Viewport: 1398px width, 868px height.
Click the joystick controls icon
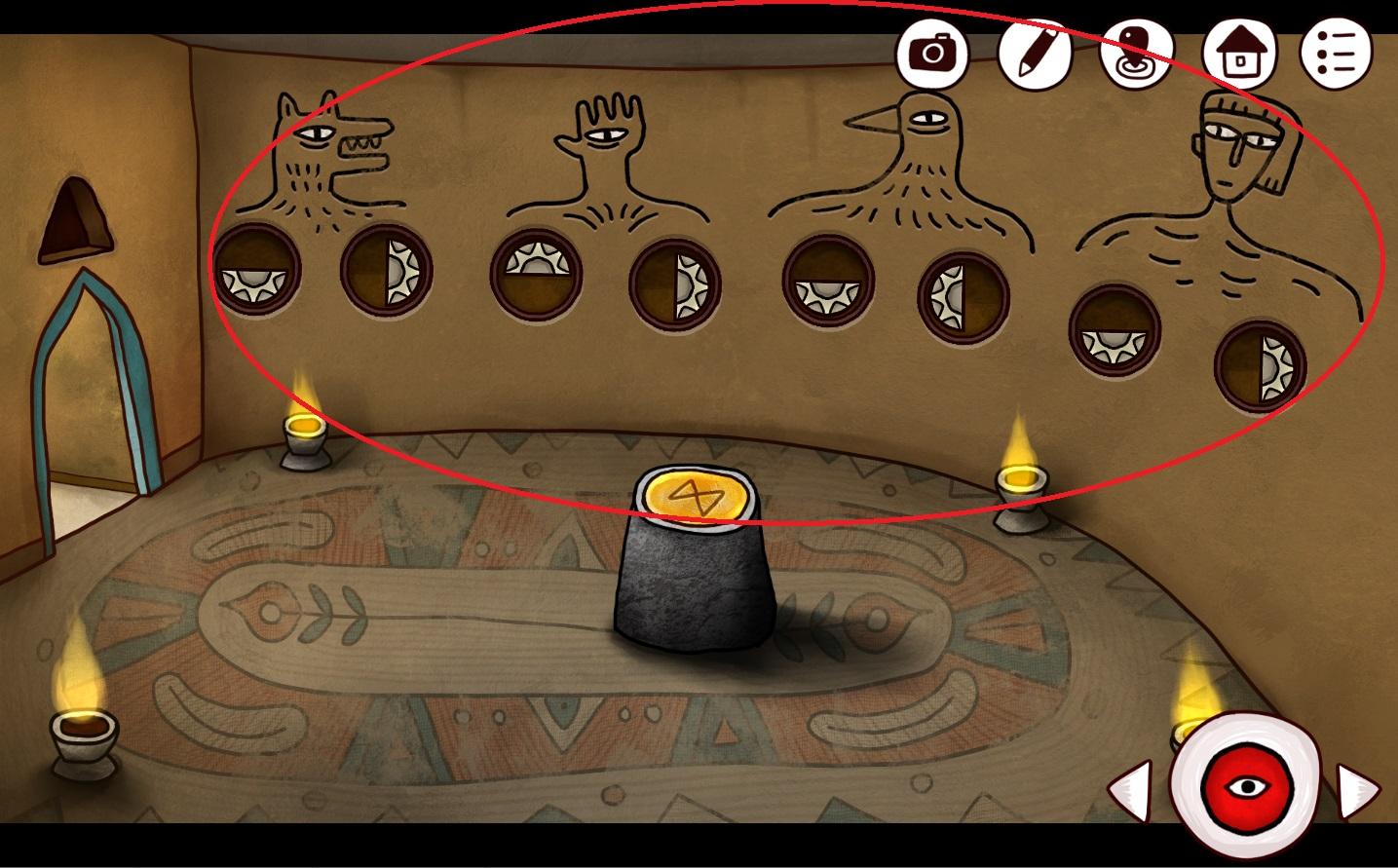(x=1135, y=51)
